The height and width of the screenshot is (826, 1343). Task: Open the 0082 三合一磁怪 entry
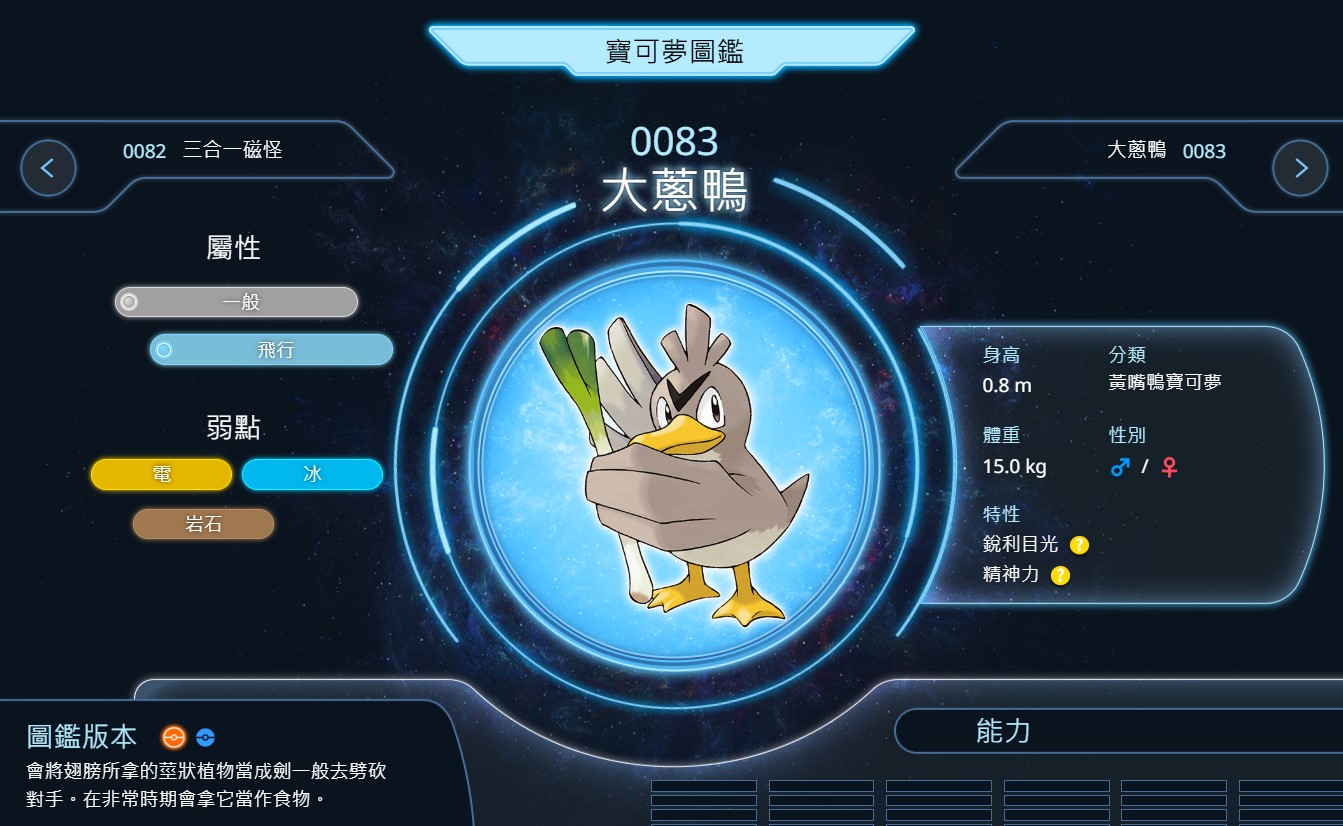click(x=203, y=151)
